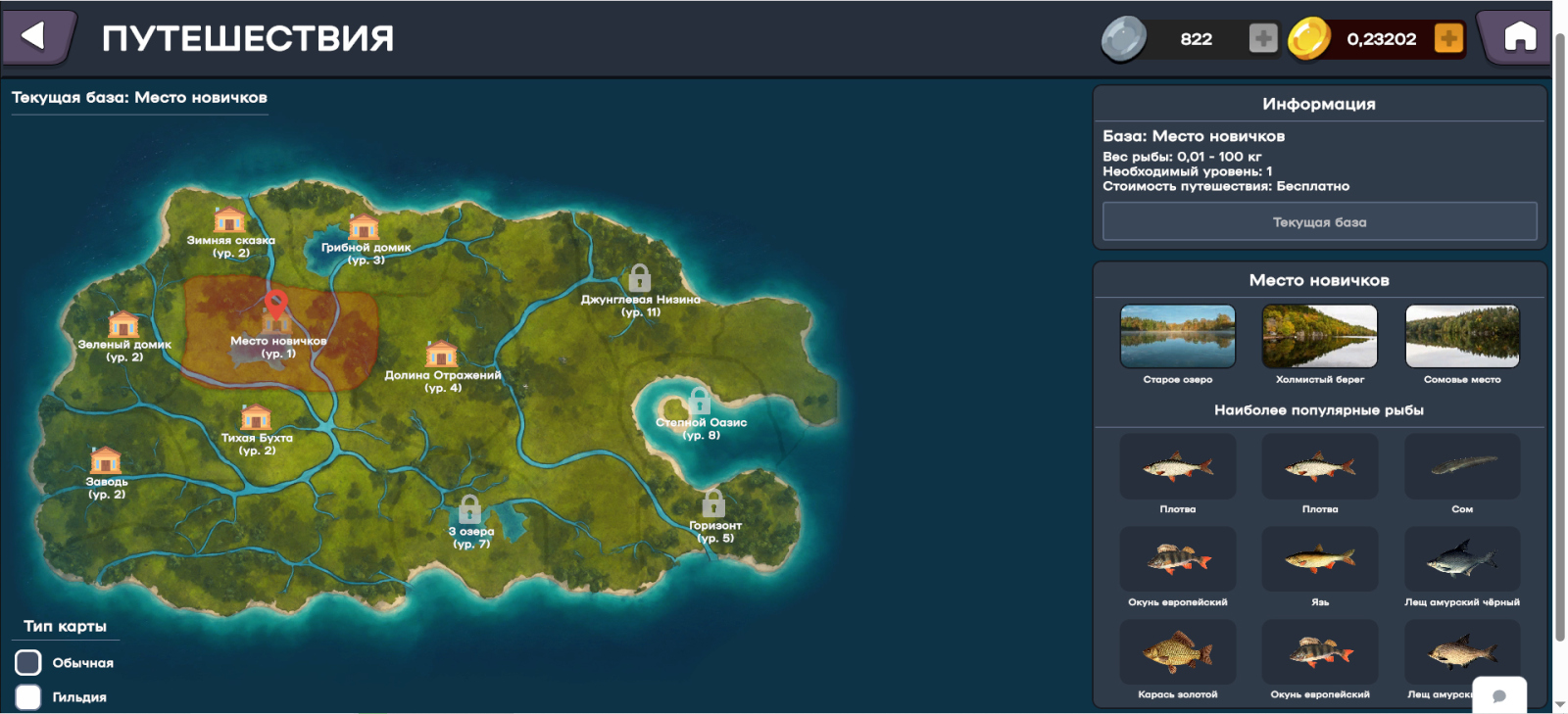1568x714 pixels.
Task: View the Холмистый берег location
Action: (1319, 336)
